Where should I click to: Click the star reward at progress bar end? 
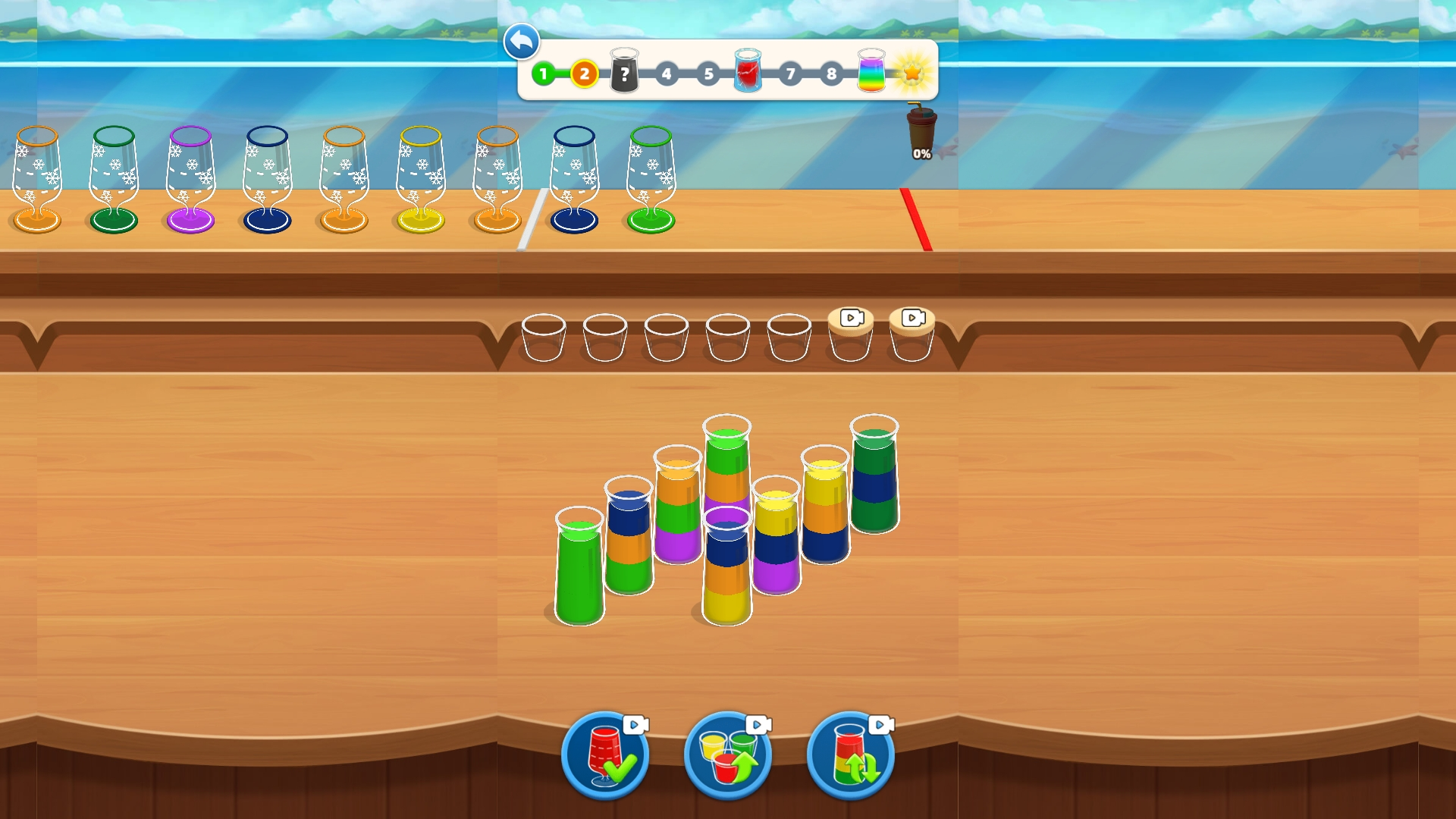912,72
